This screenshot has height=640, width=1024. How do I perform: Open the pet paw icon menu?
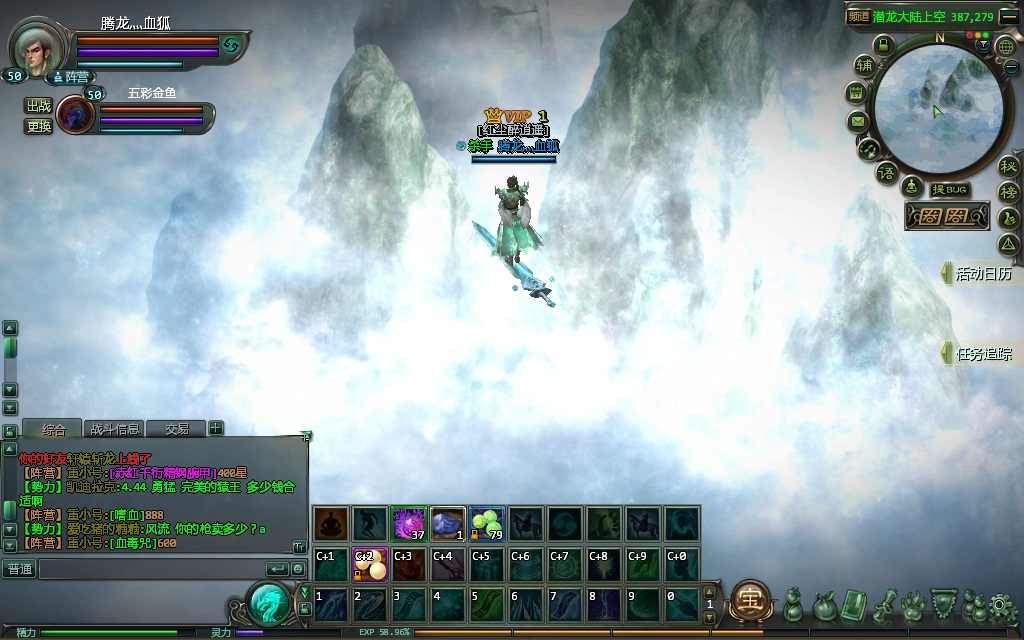pos(912,604)
